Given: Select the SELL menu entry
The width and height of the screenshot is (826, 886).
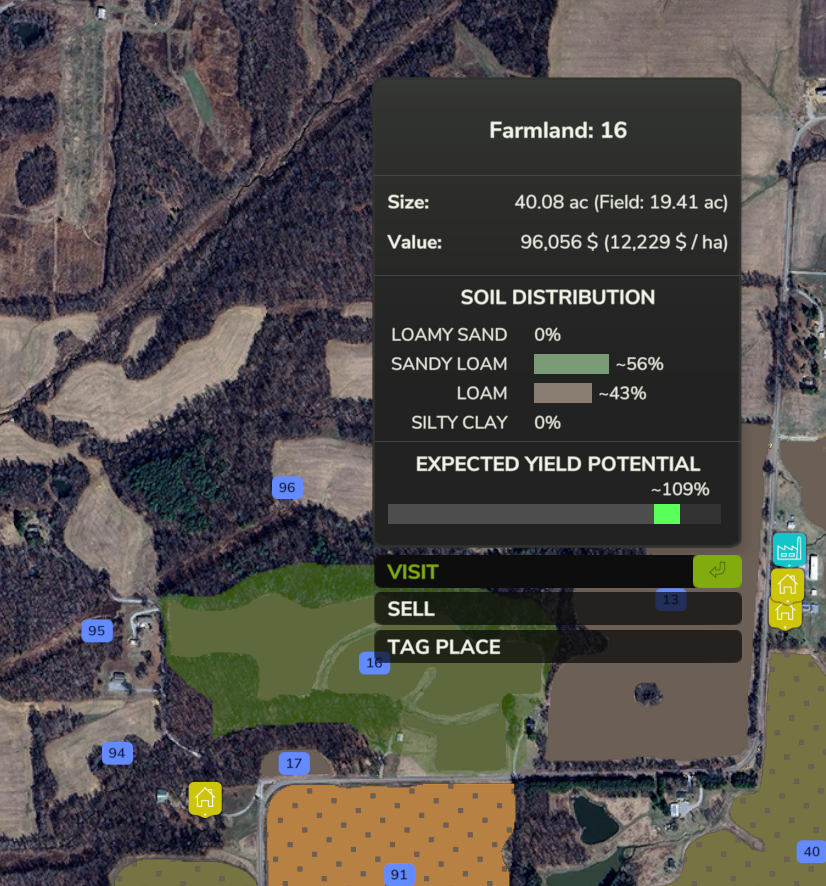Looking at the screenshot, I should [x=557, y=609].
